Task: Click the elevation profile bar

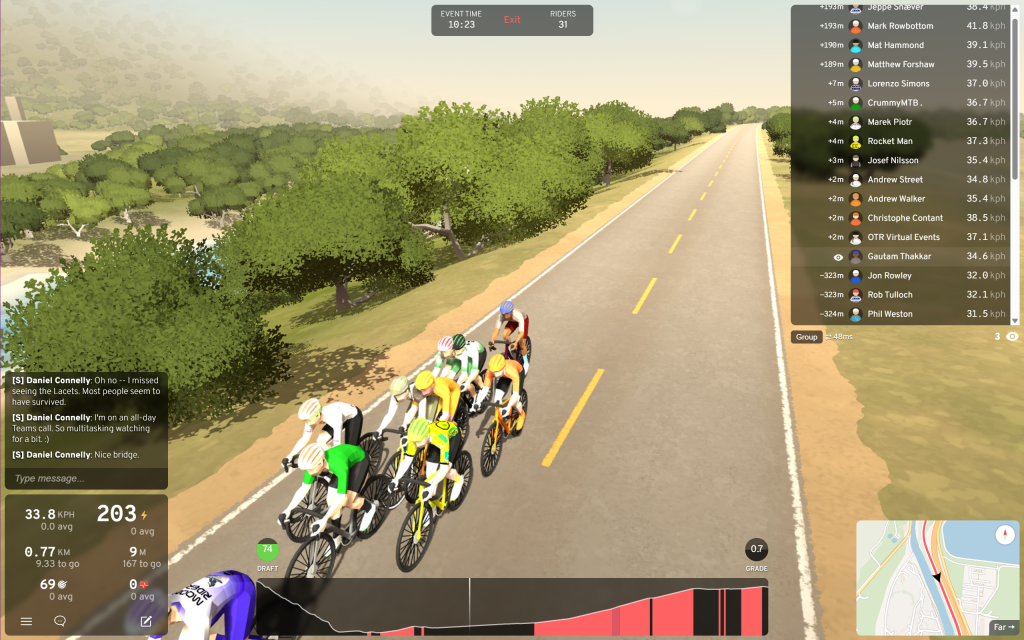Action: click(x=510, y=606)
